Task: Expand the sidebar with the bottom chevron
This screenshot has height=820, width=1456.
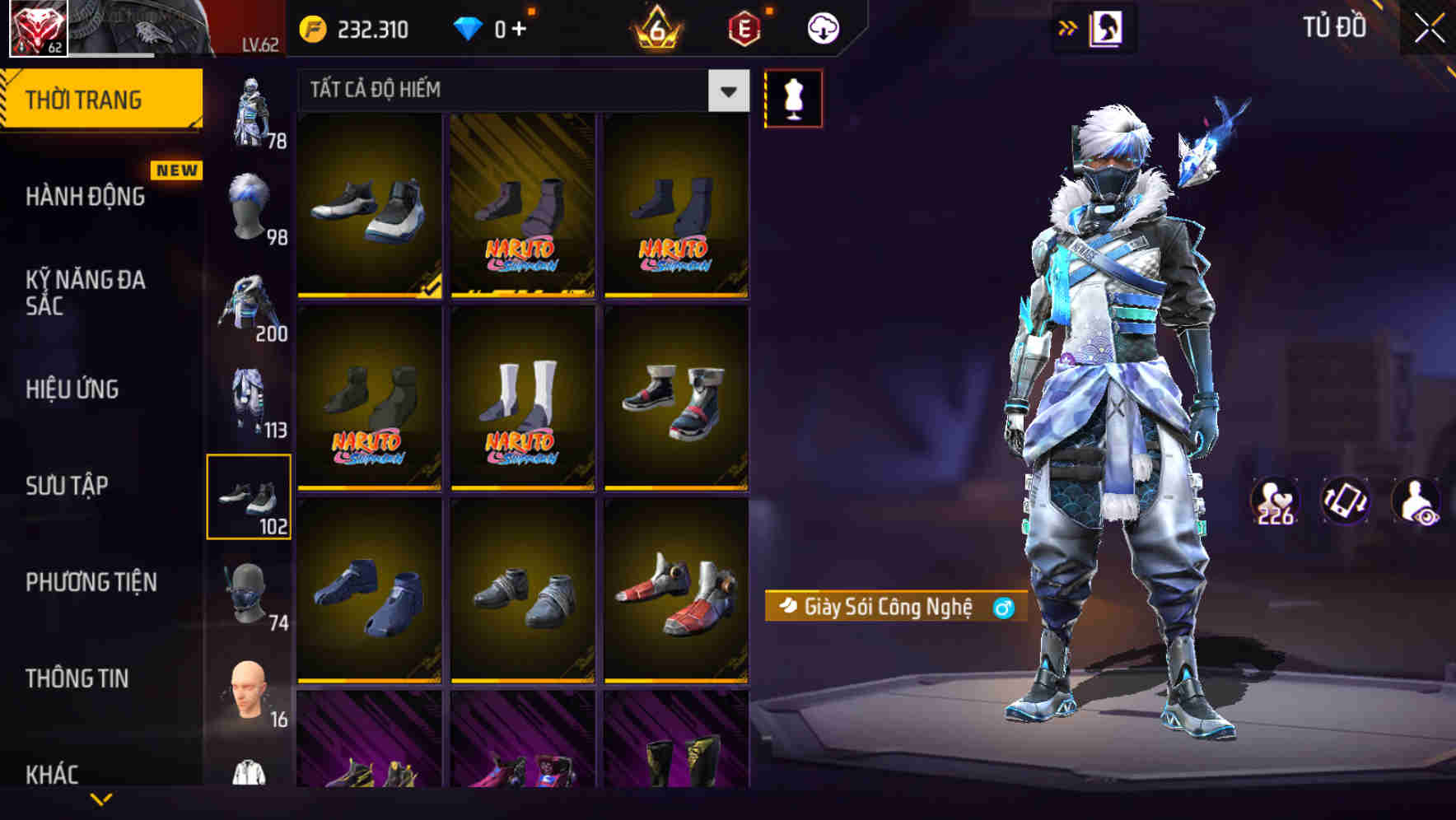Action: pos(101,799)
